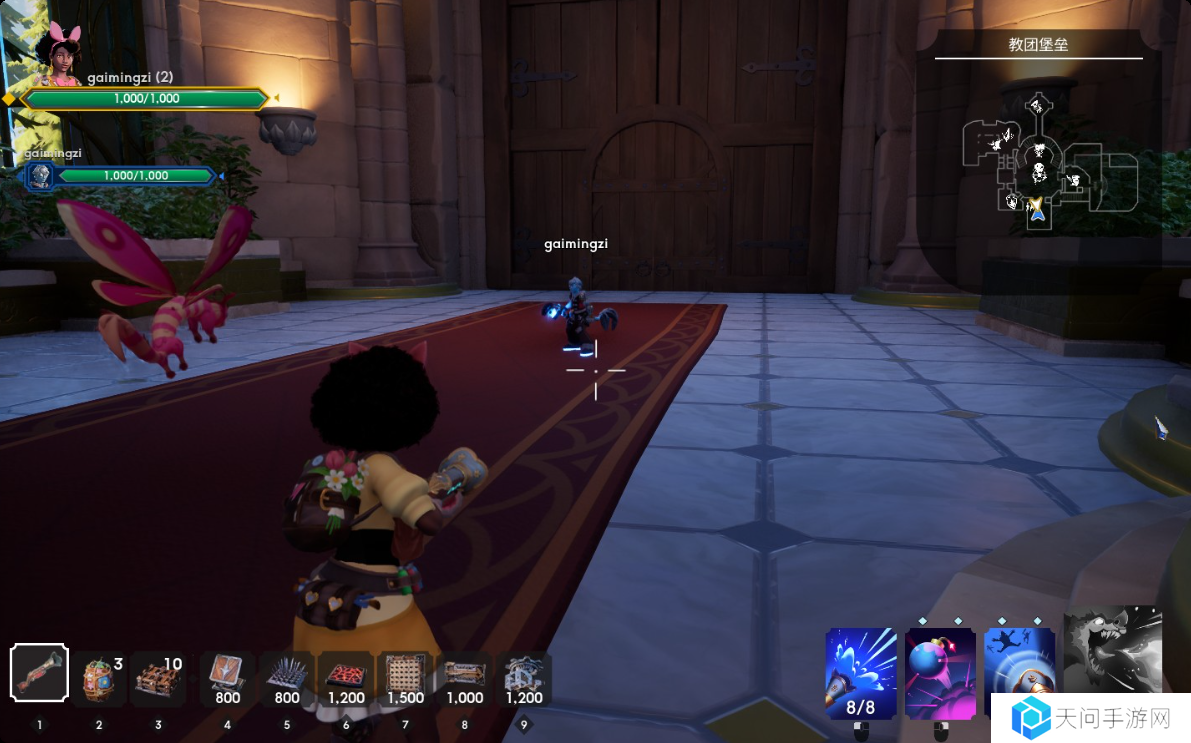Use the purple bomb secondary ability
The height and width of the screenshot is (743, 1191).
[940, 673]
